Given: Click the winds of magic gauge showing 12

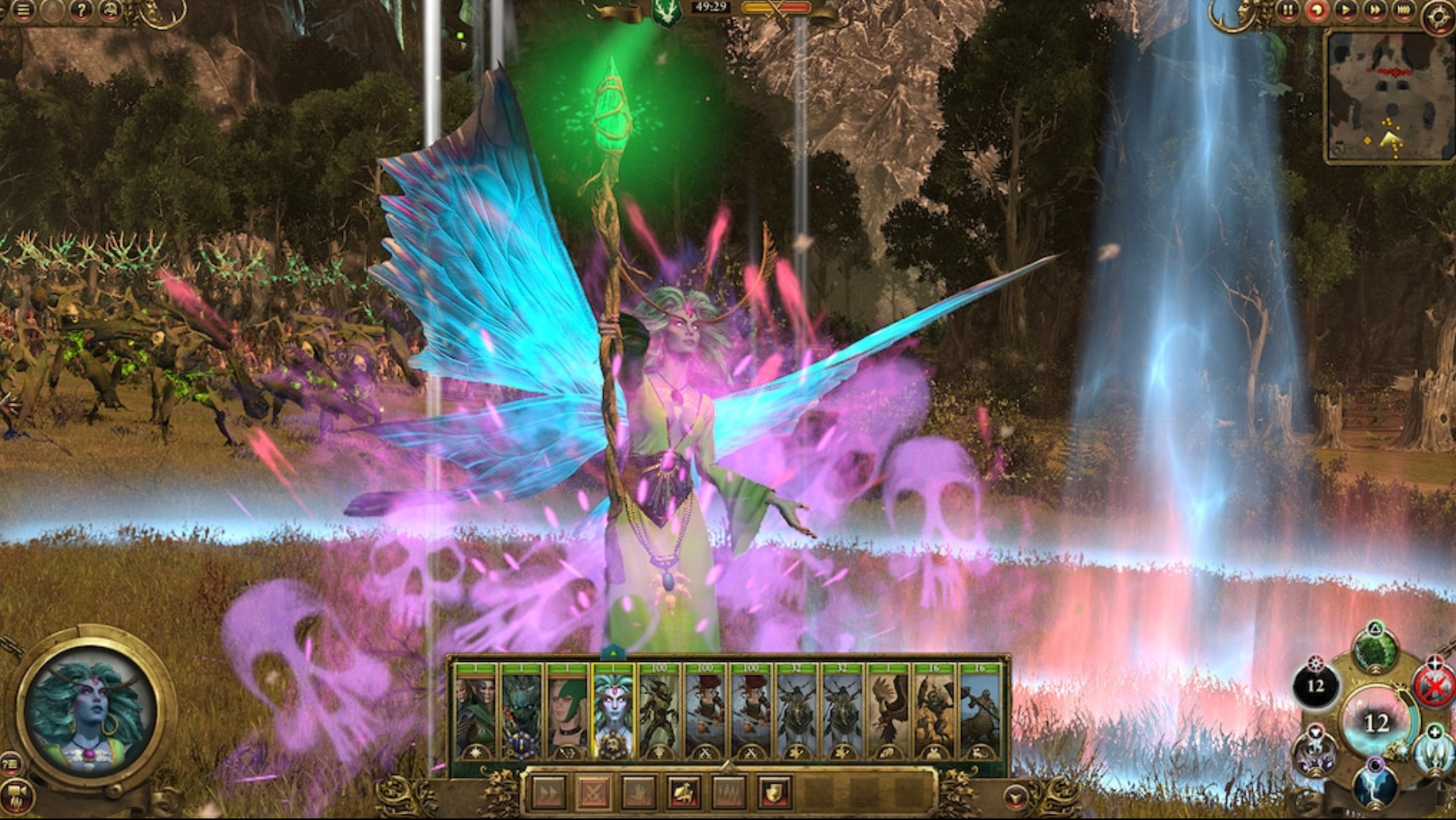Looking at the screenshot, I should (x=1379, y=721).
